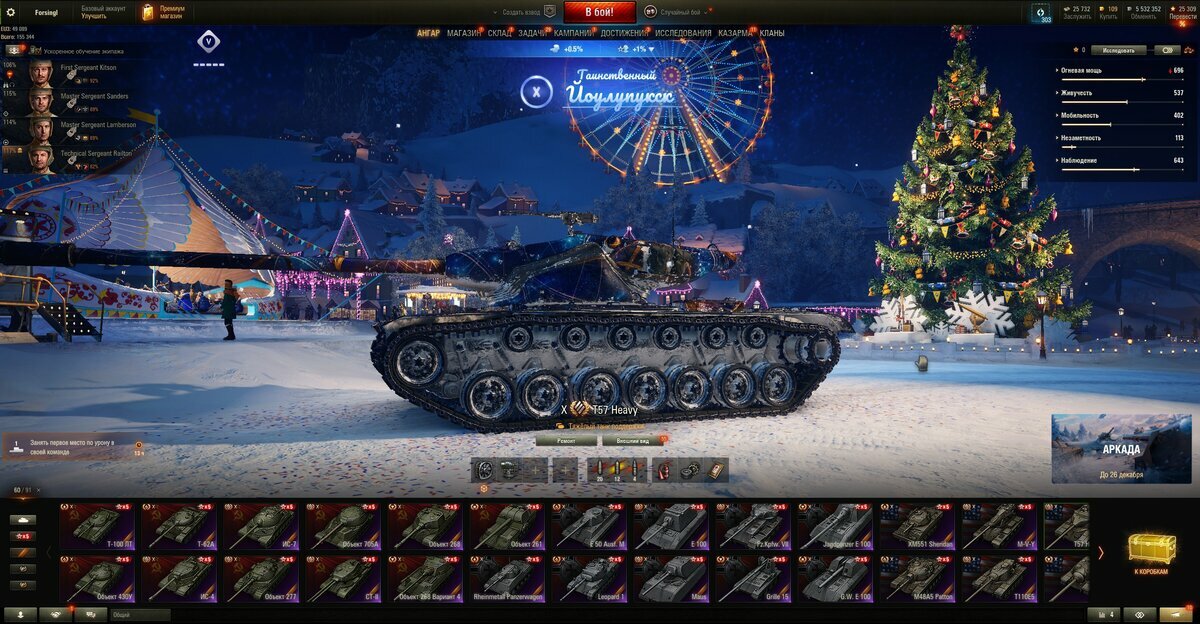Open the Премиум магазин
The image size is (1200, 624).
(x=162, y=12)
